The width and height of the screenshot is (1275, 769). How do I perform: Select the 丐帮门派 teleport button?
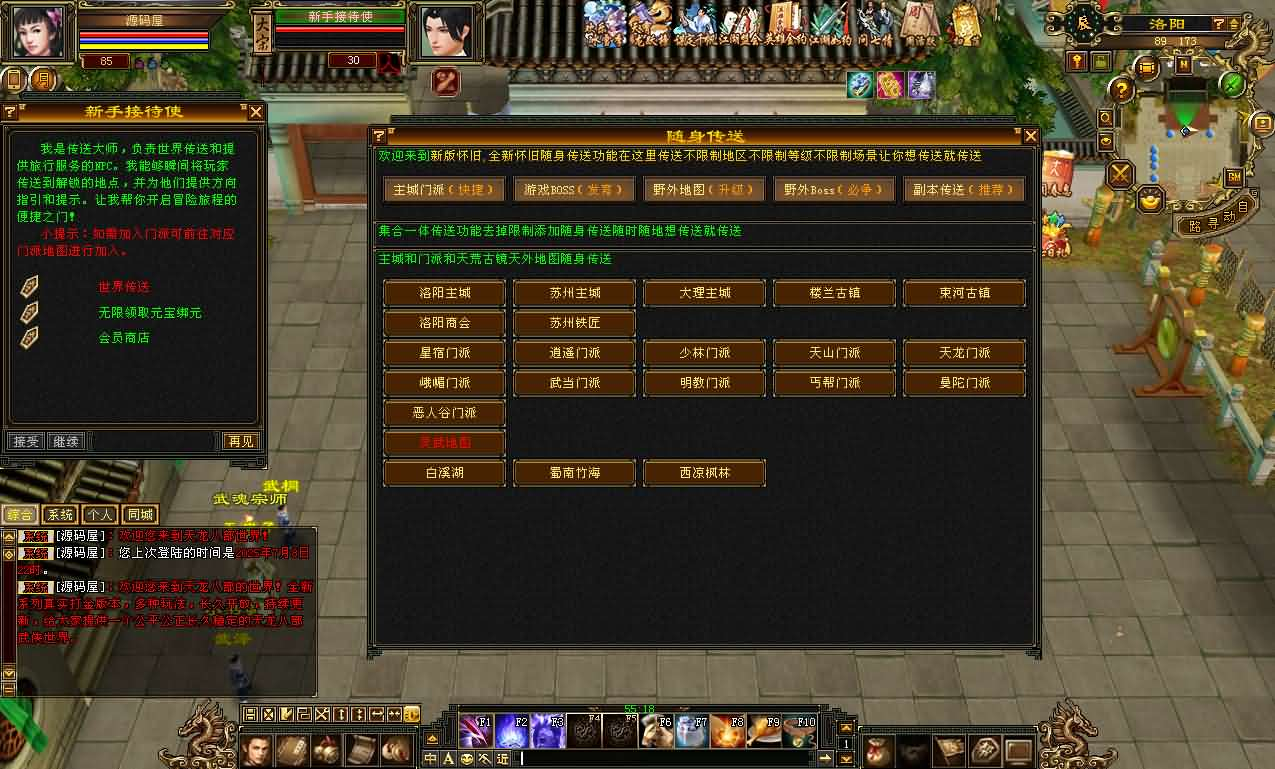[834, 383]
